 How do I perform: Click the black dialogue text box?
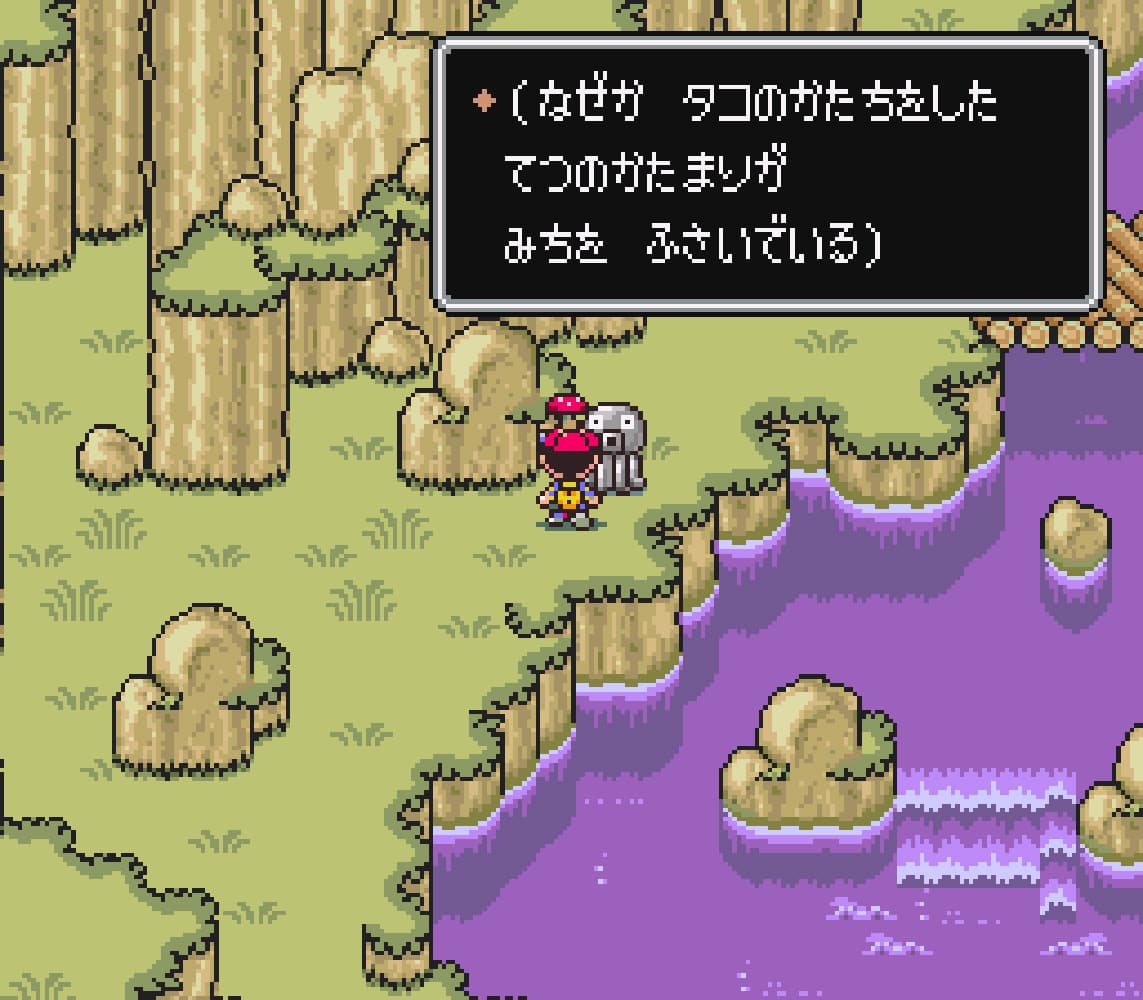[x=767, y=174]
